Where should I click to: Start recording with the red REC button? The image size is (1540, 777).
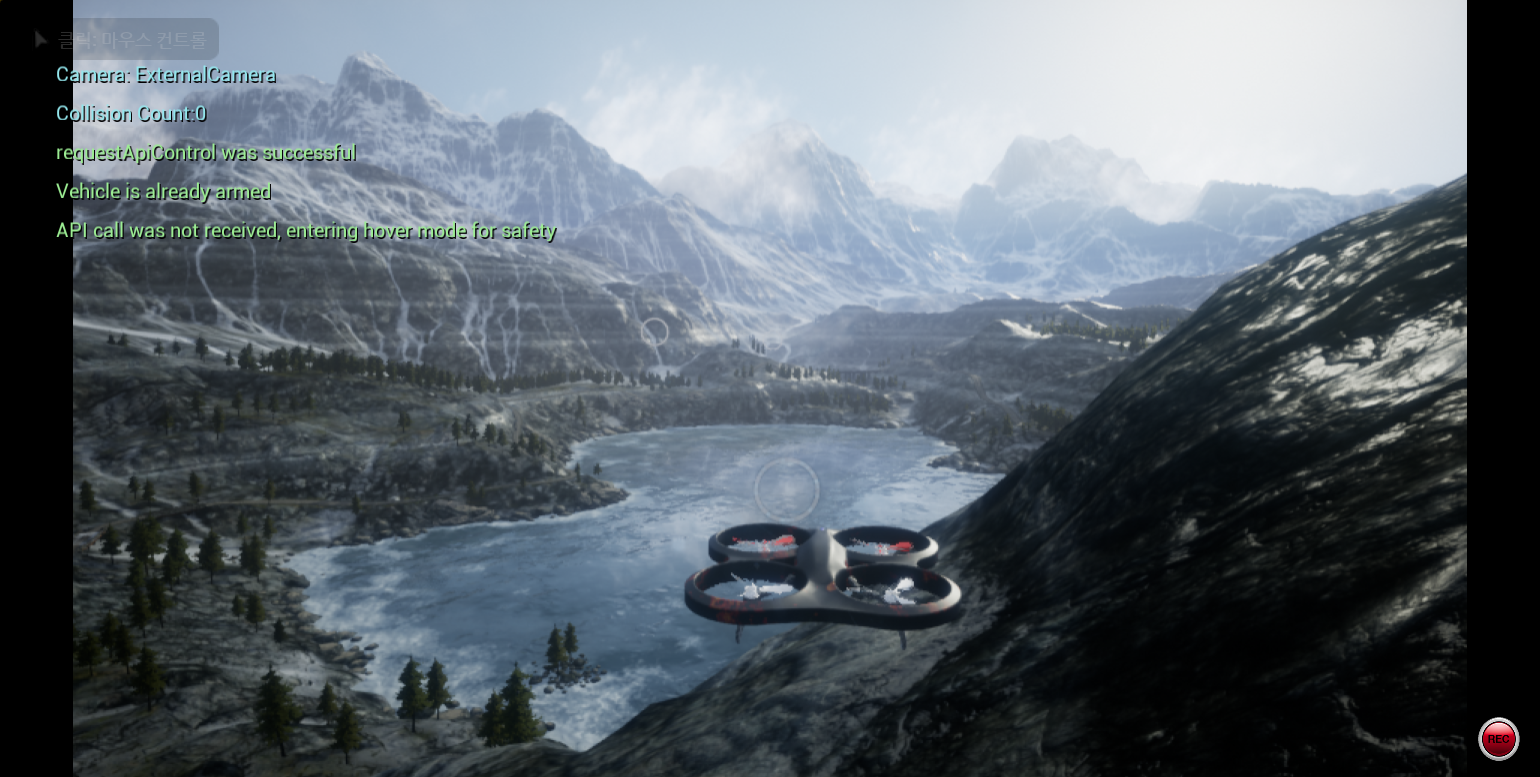[x=1497, y=739]
